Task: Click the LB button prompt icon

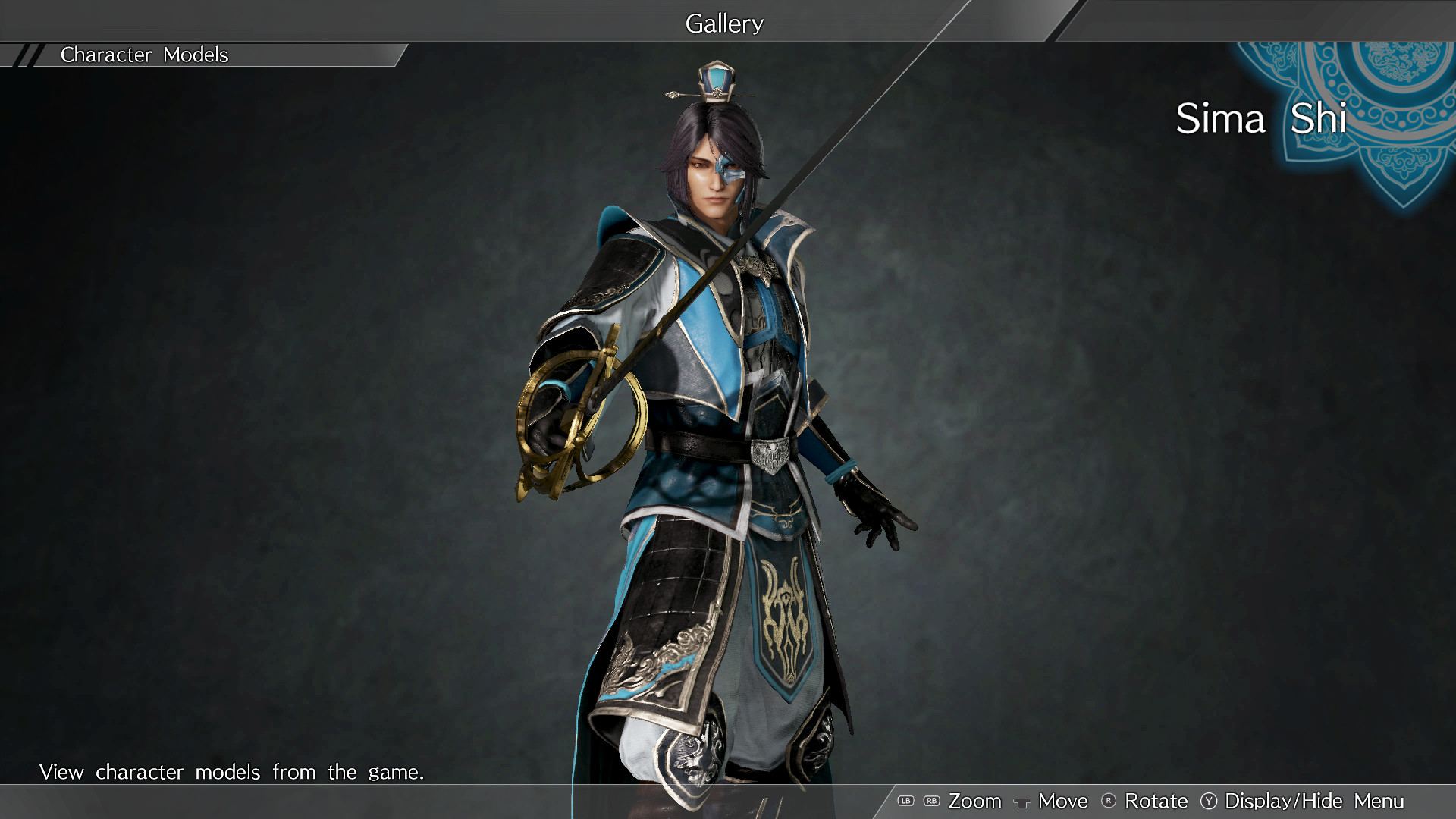Action: pos(905,802)
